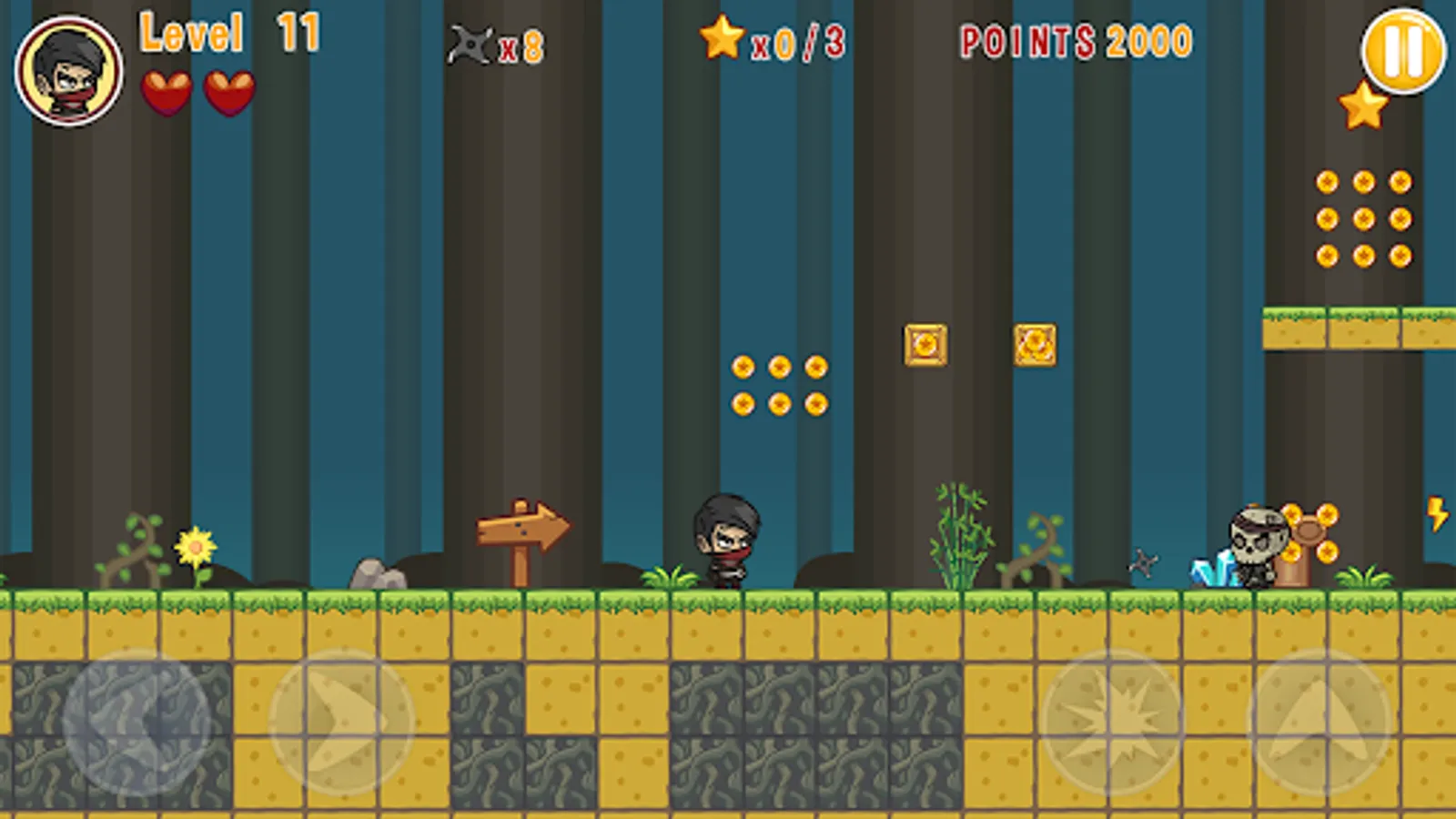Hit the left mystery coin block

pyautogui.click(x=925, y=344)
